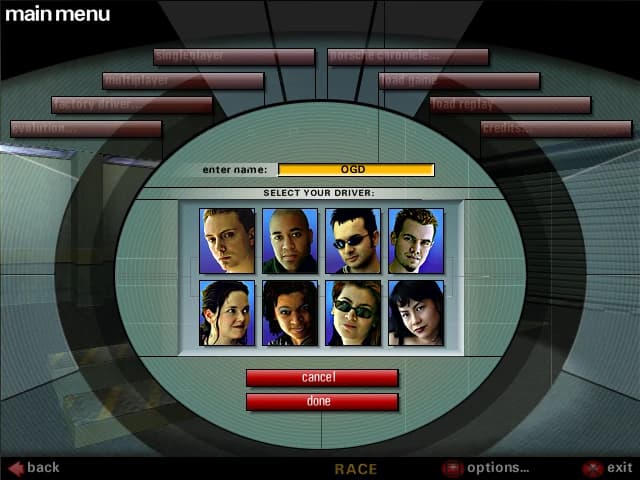
Task: Open the factory driver menu entry
Action: (x=132, y=105)
